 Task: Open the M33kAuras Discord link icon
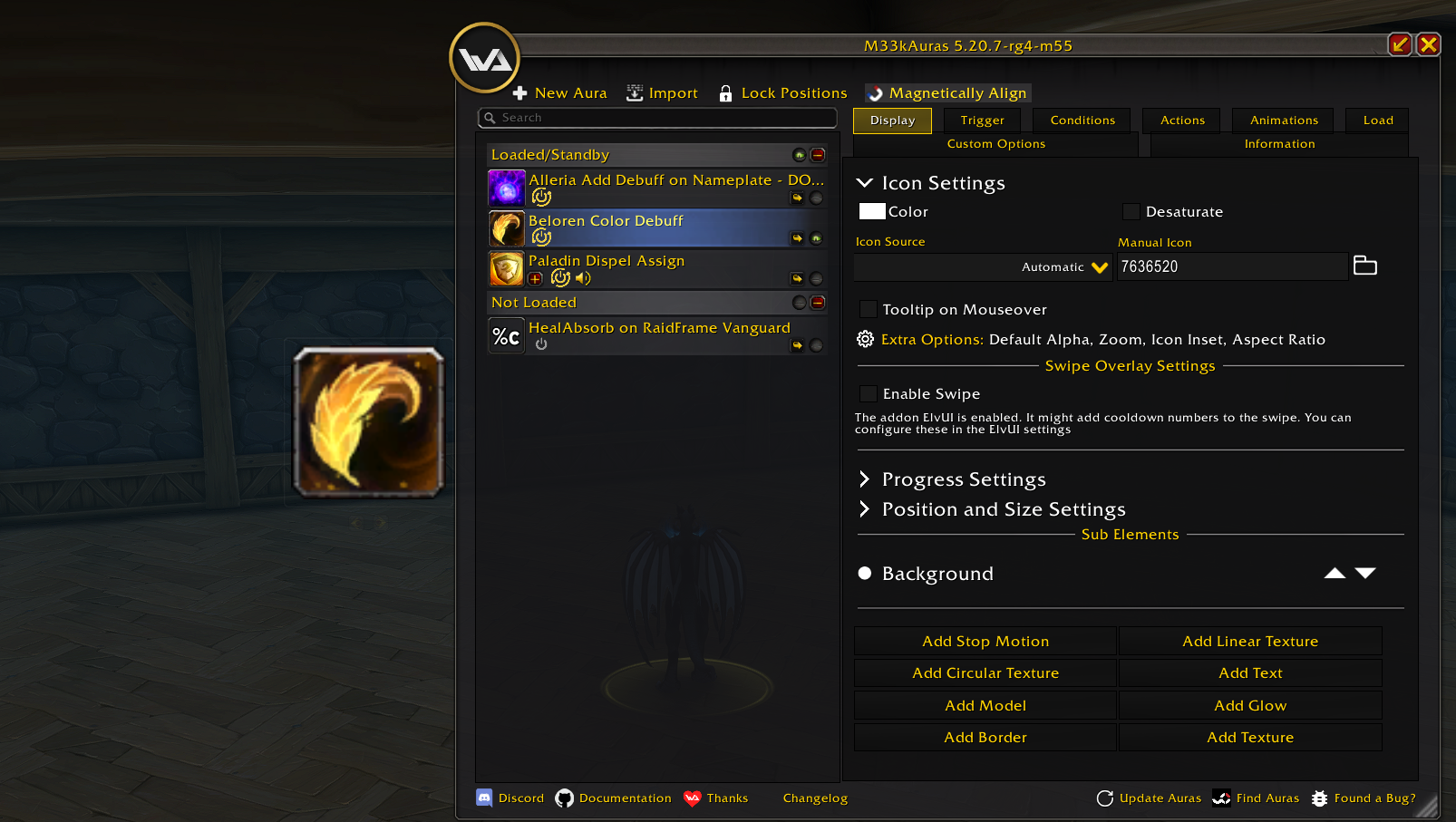(x=484, y=798)
